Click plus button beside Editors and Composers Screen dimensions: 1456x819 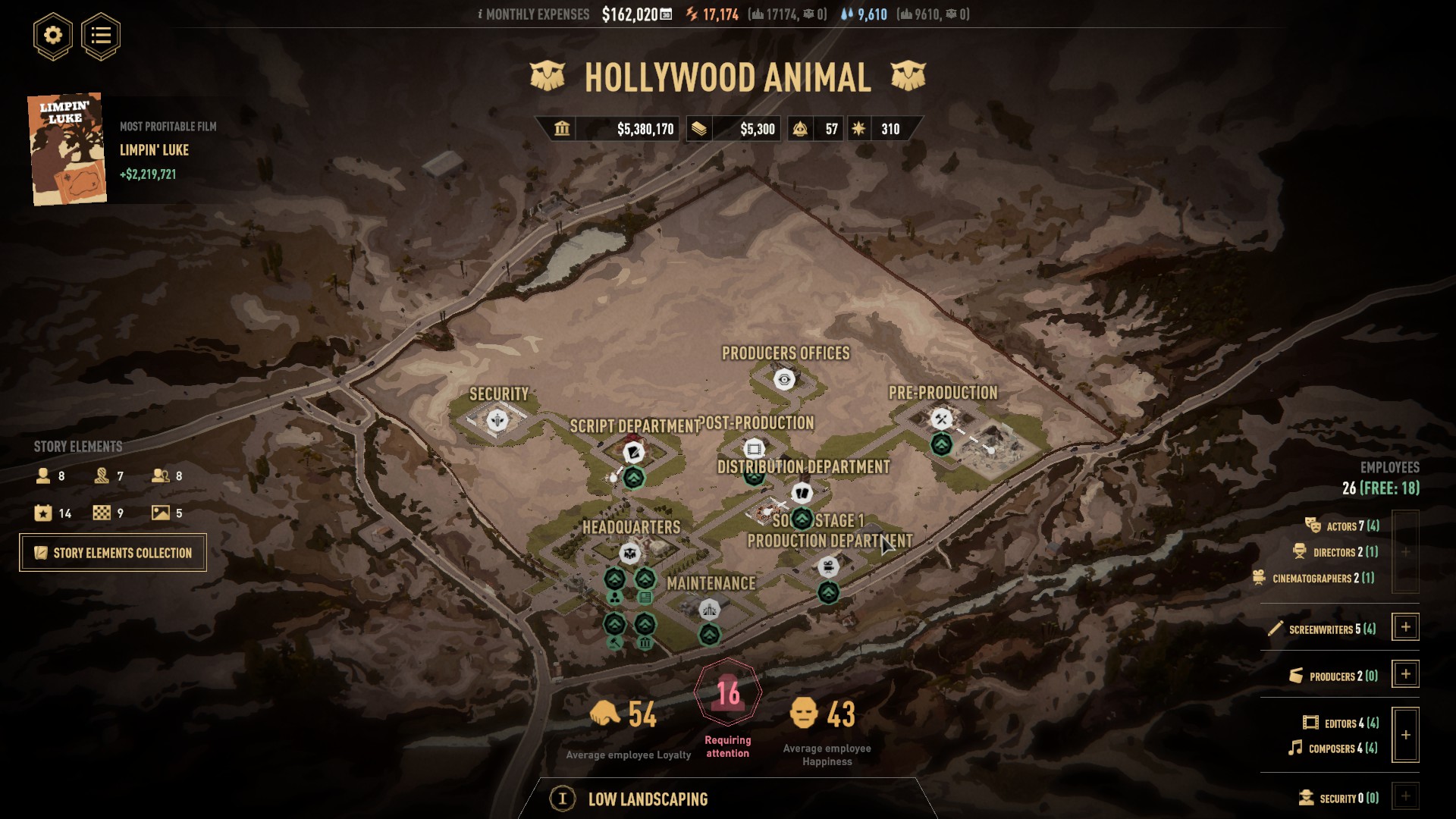point(1405,735)
